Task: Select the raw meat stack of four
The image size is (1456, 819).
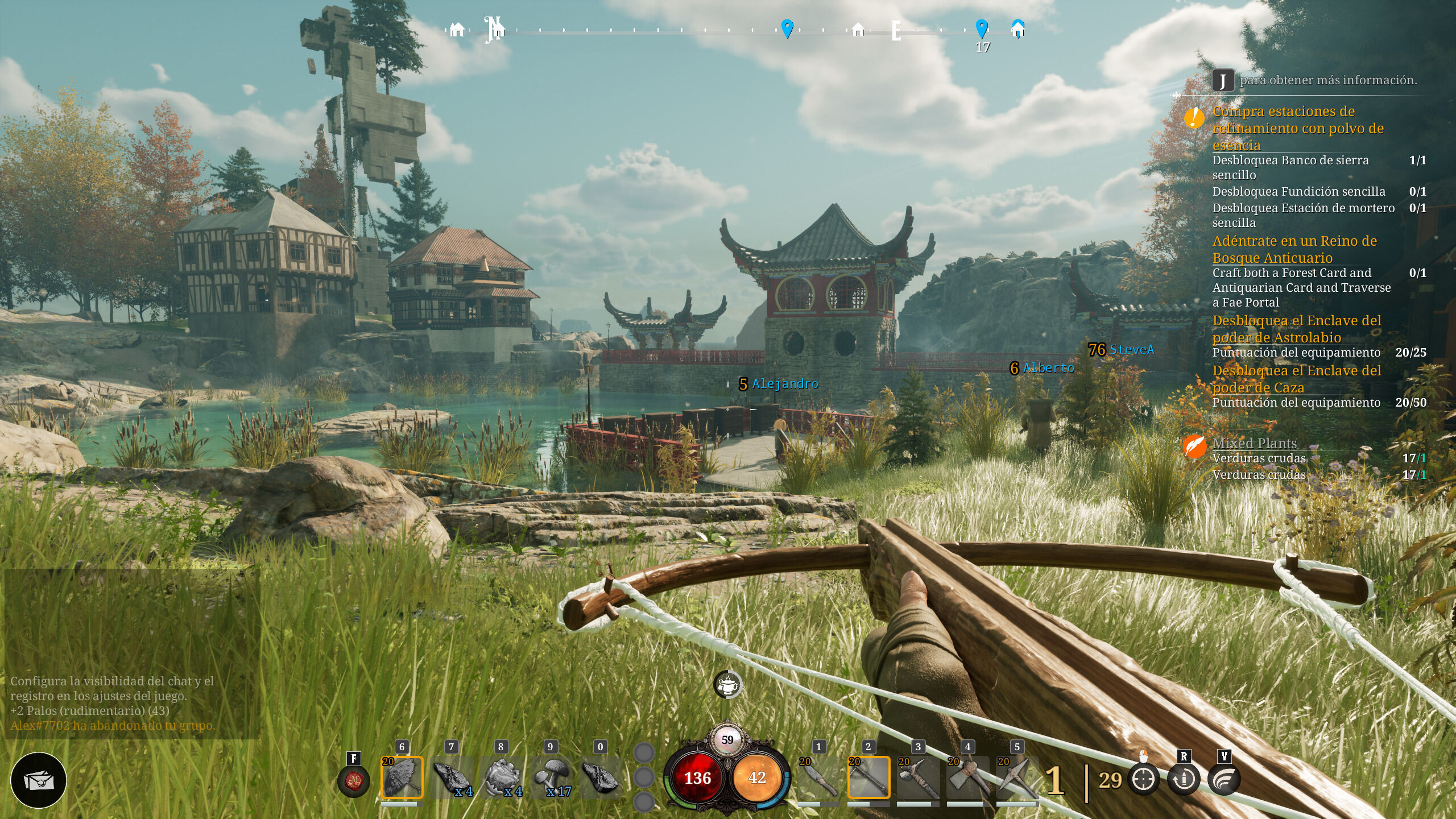Action: tap(452, 777)
